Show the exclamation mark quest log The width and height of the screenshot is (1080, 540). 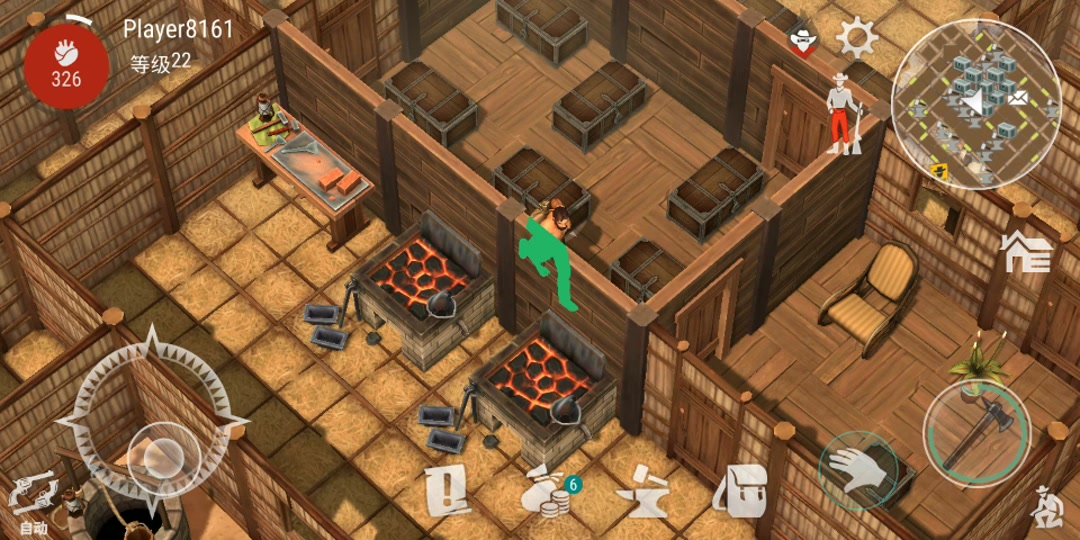pos(447,490)
